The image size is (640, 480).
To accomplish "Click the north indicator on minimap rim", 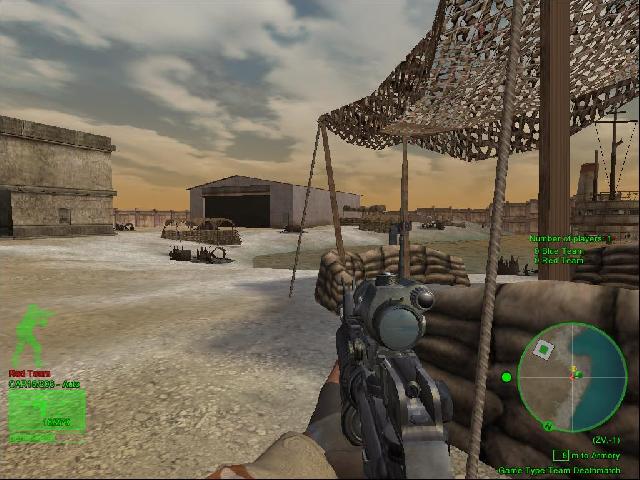I will click(x=547, y=426).
